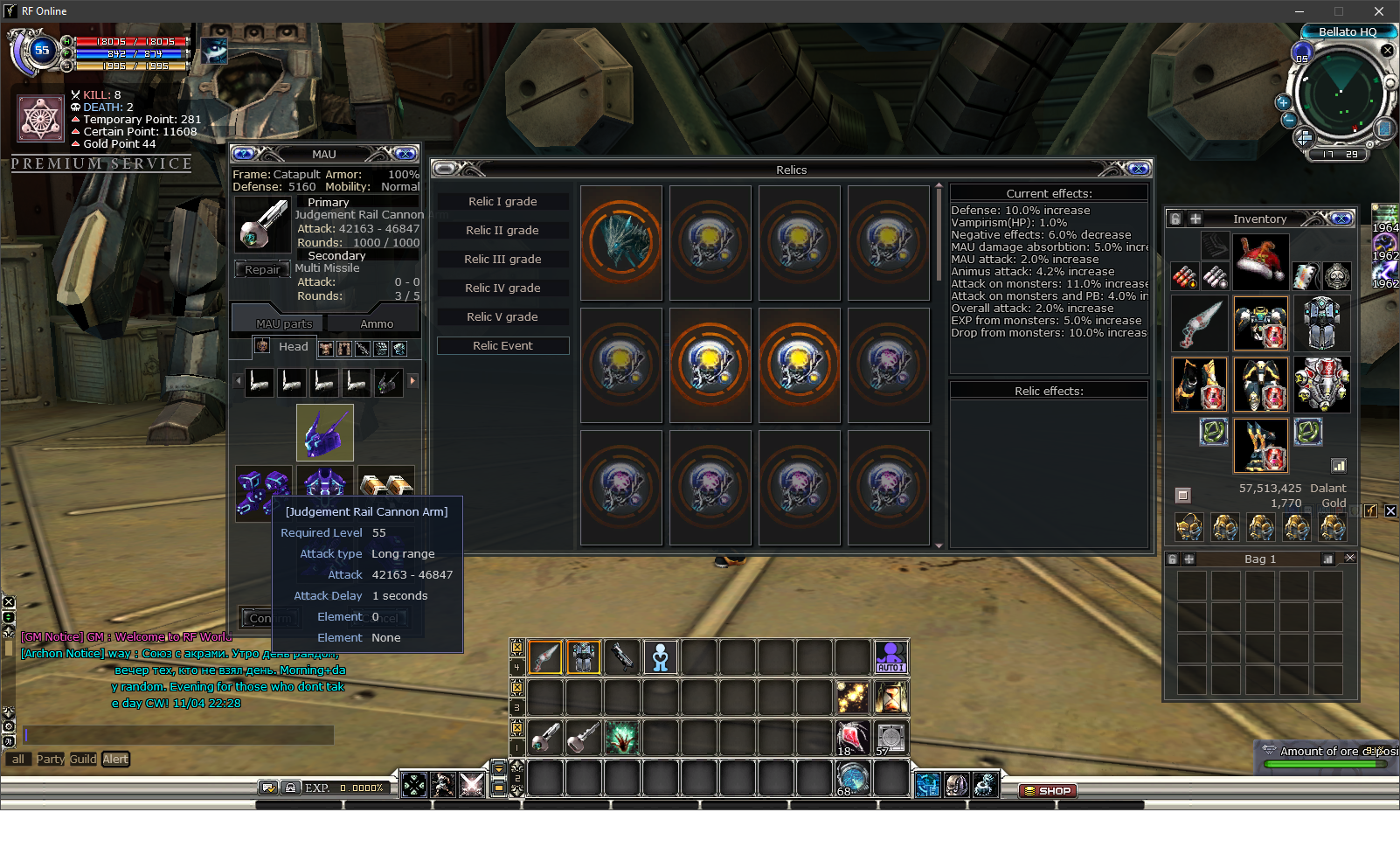
Task: Click the purple MAU head part
Action: tap(325, 433)
